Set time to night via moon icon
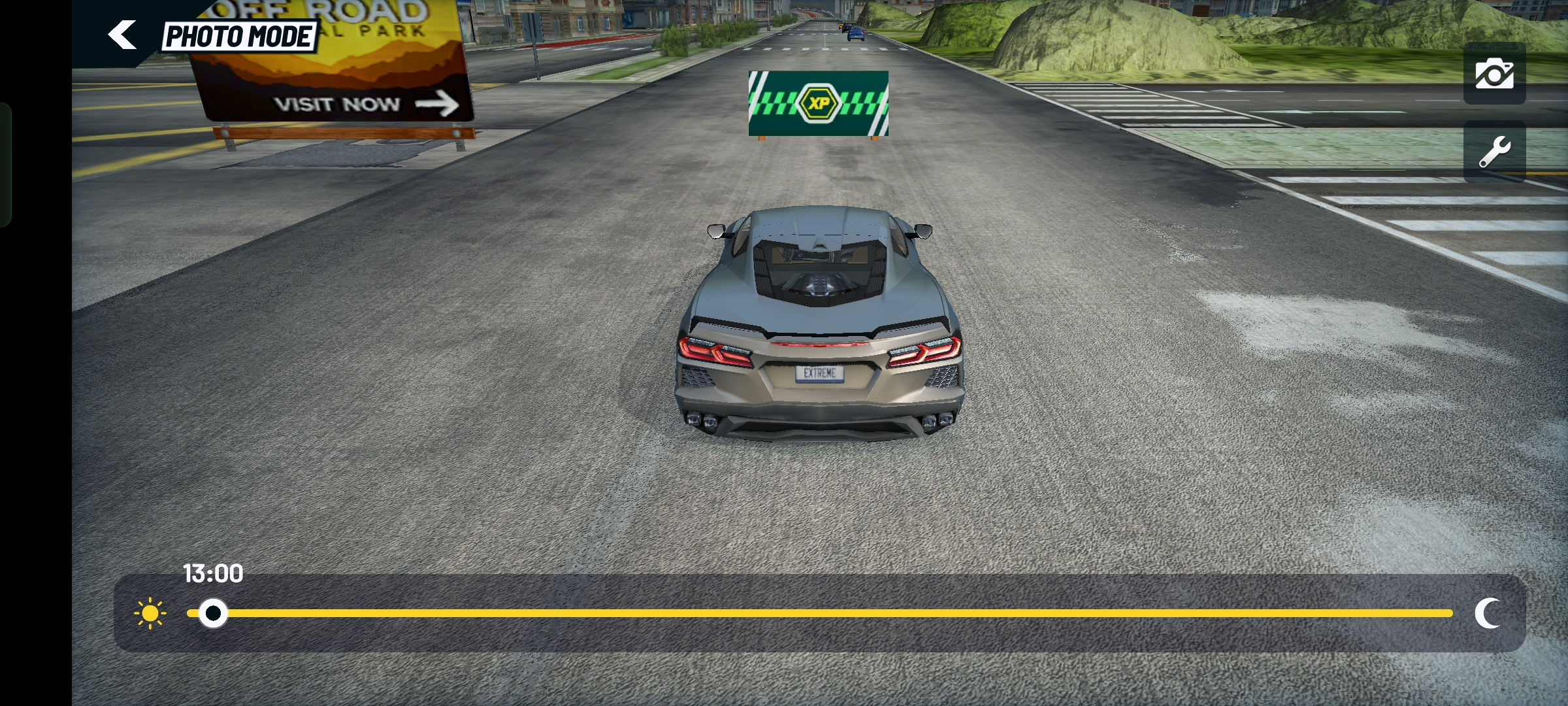Image resolution: width=1568 pixels, height=706 pixels. 1488,613
